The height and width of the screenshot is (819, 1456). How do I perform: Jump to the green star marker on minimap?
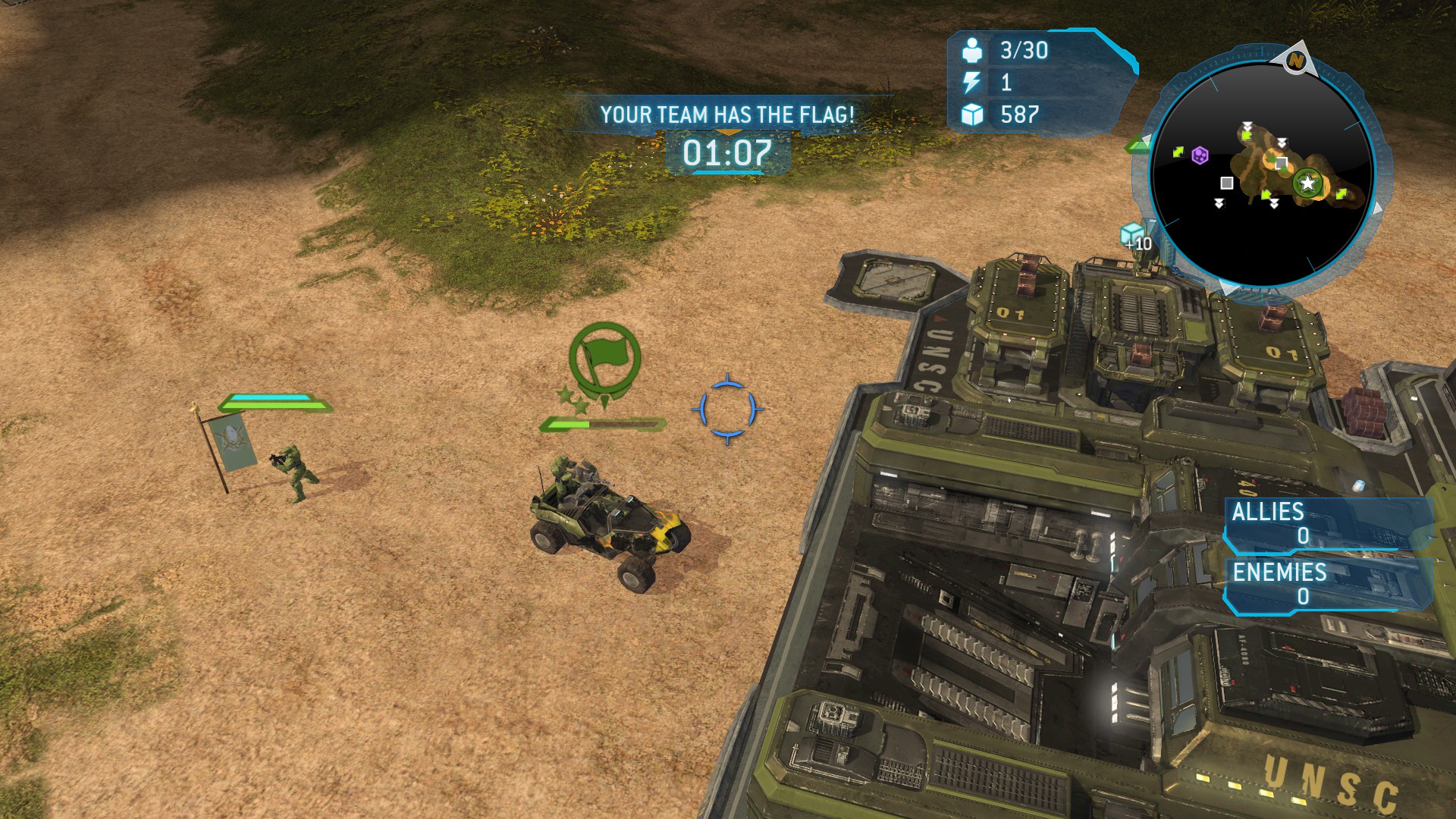(1307, 184)
